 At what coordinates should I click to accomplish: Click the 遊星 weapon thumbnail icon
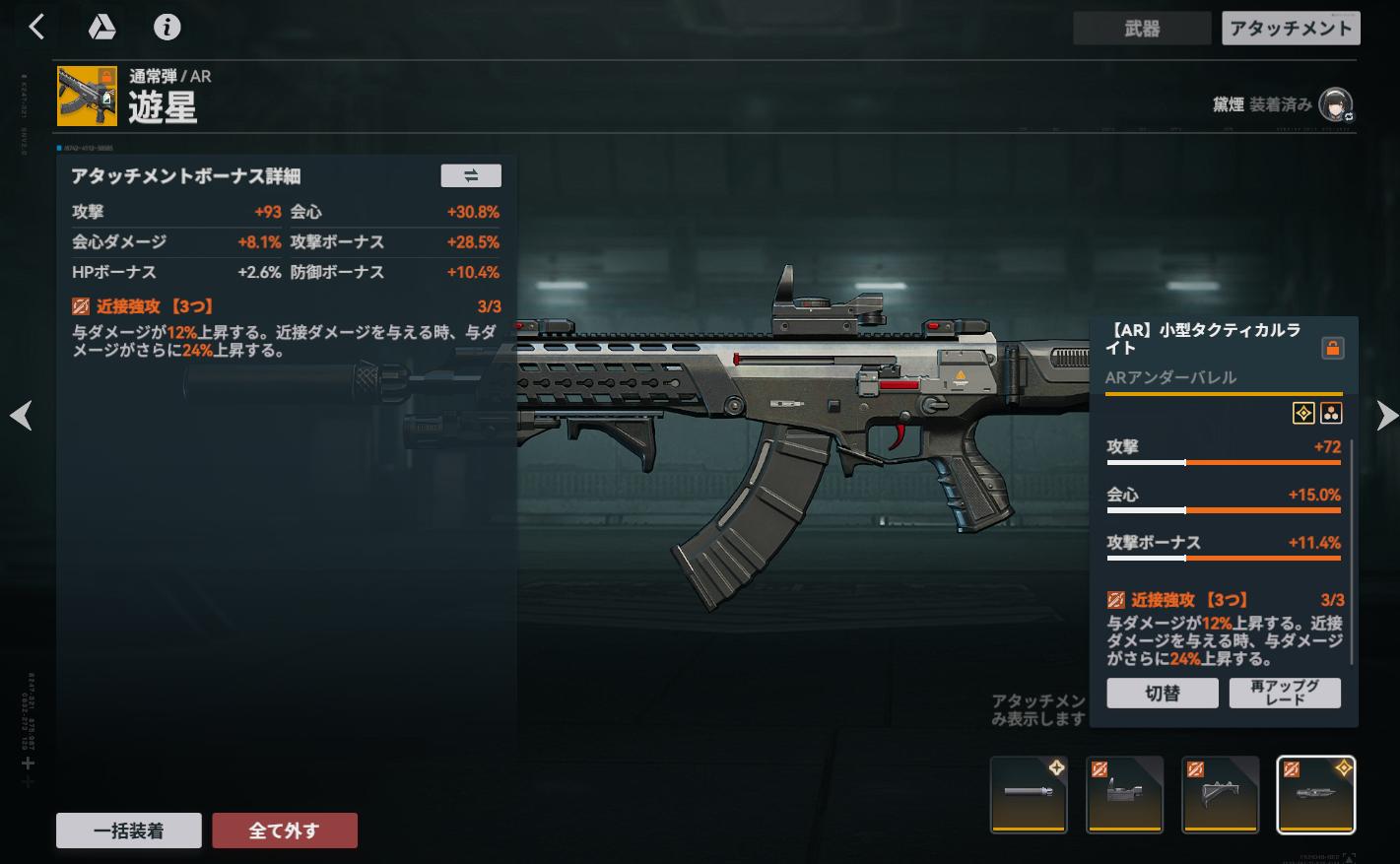(x=87, y=96)
